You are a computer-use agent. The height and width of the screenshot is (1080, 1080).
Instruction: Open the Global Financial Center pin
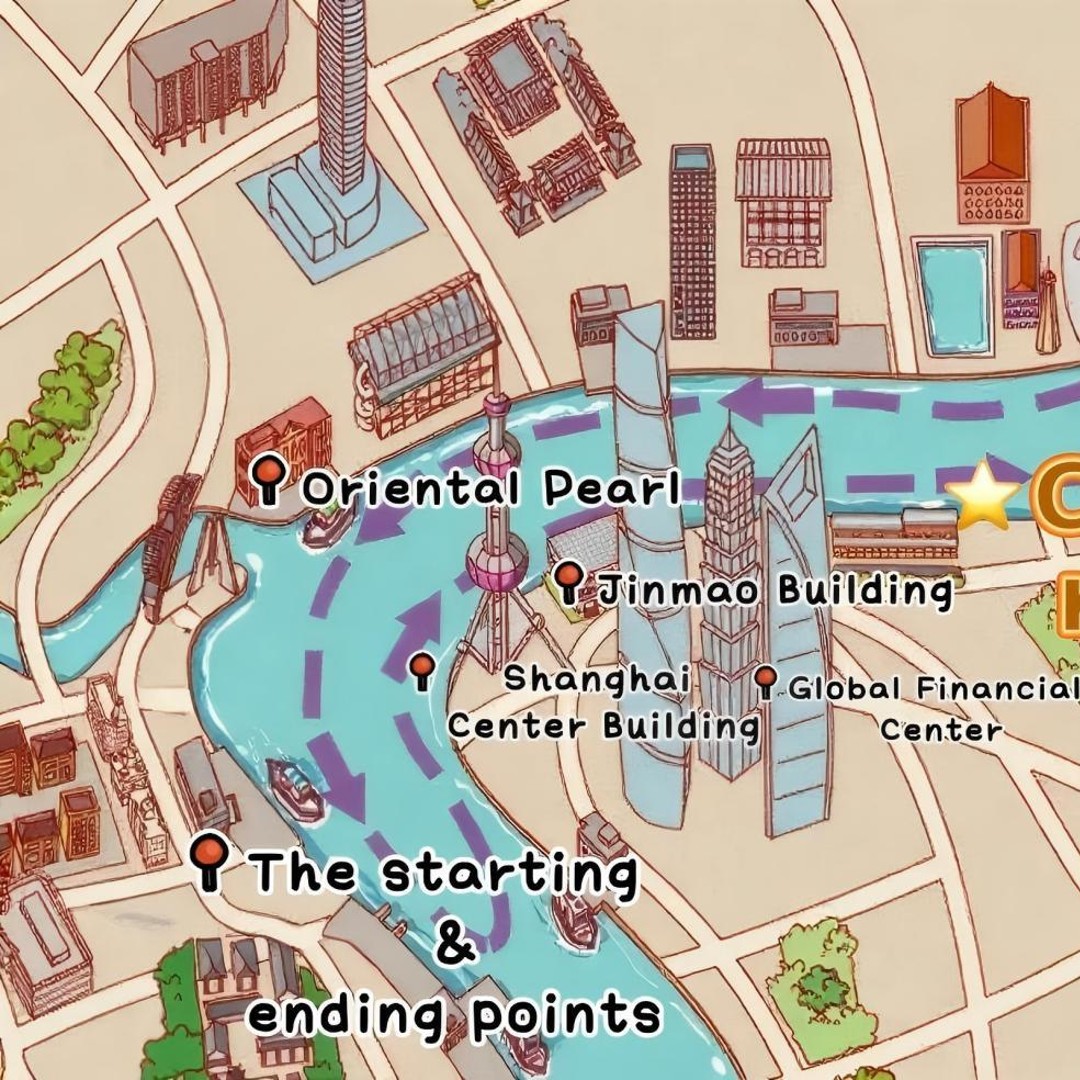766,681
